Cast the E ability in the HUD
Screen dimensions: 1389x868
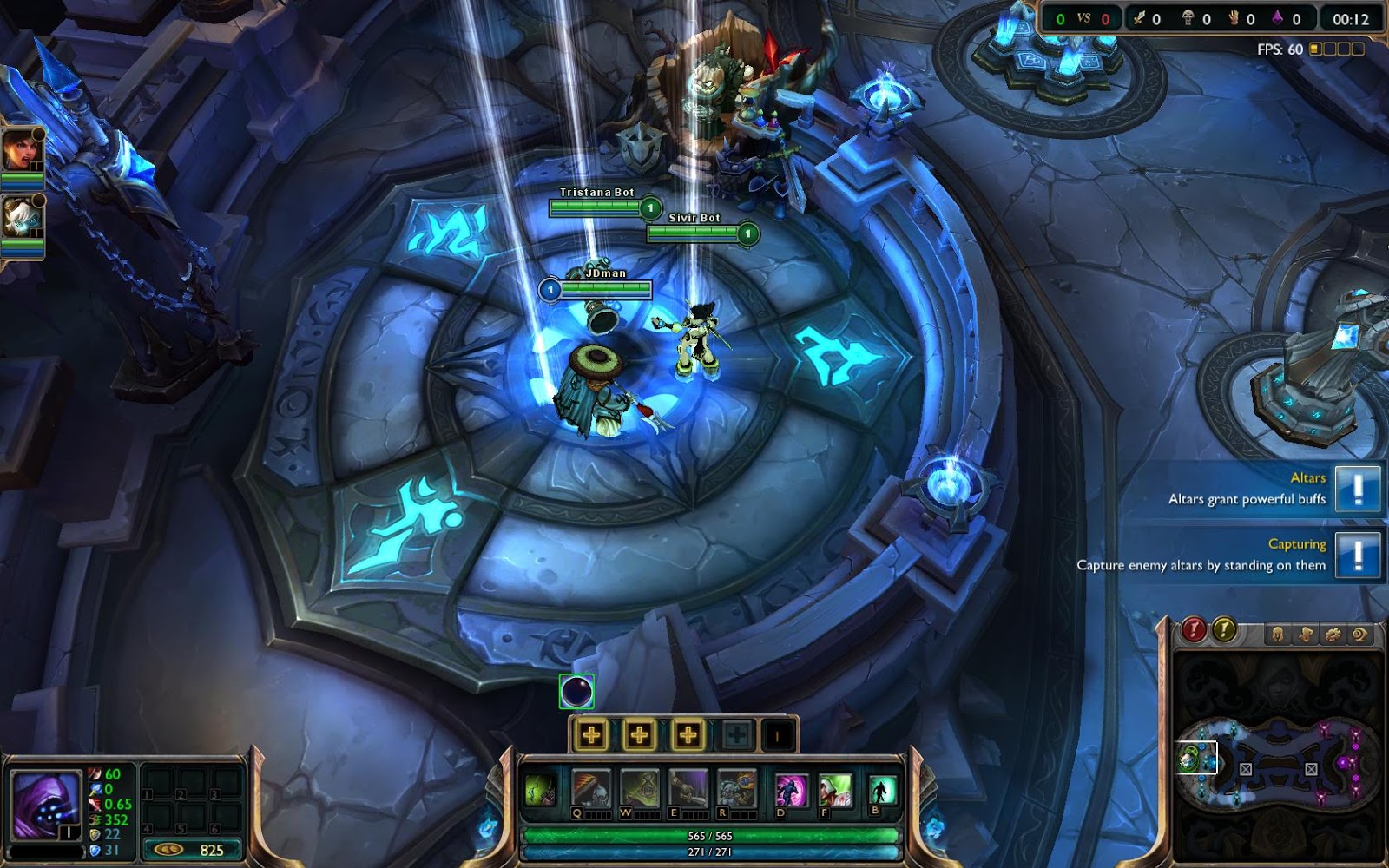click(687, 788)
